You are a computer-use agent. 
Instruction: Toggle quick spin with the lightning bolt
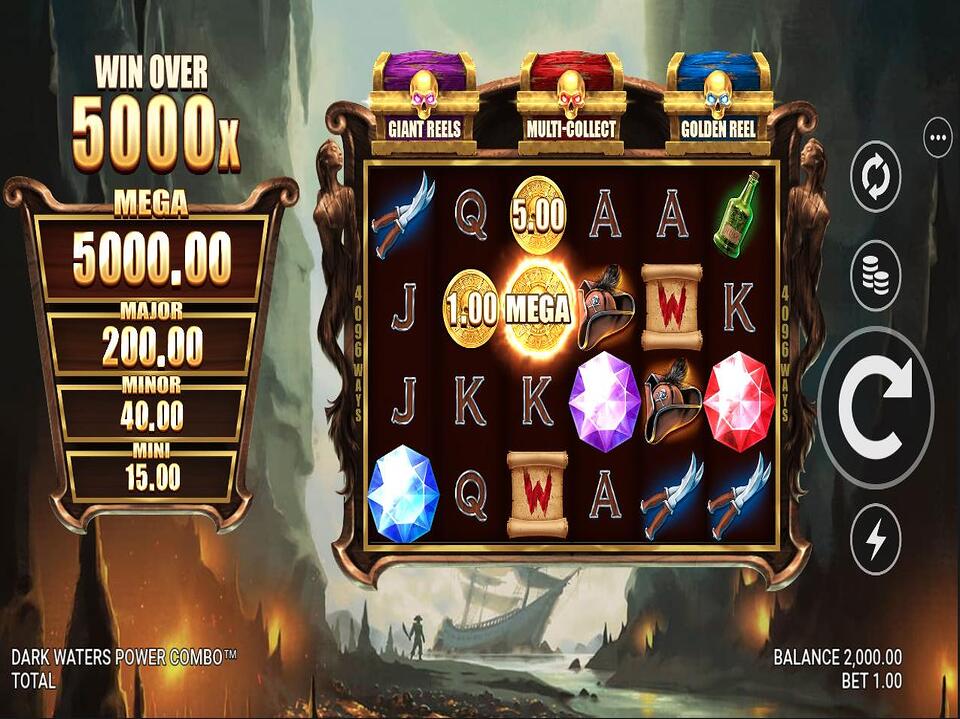(876, 540)
